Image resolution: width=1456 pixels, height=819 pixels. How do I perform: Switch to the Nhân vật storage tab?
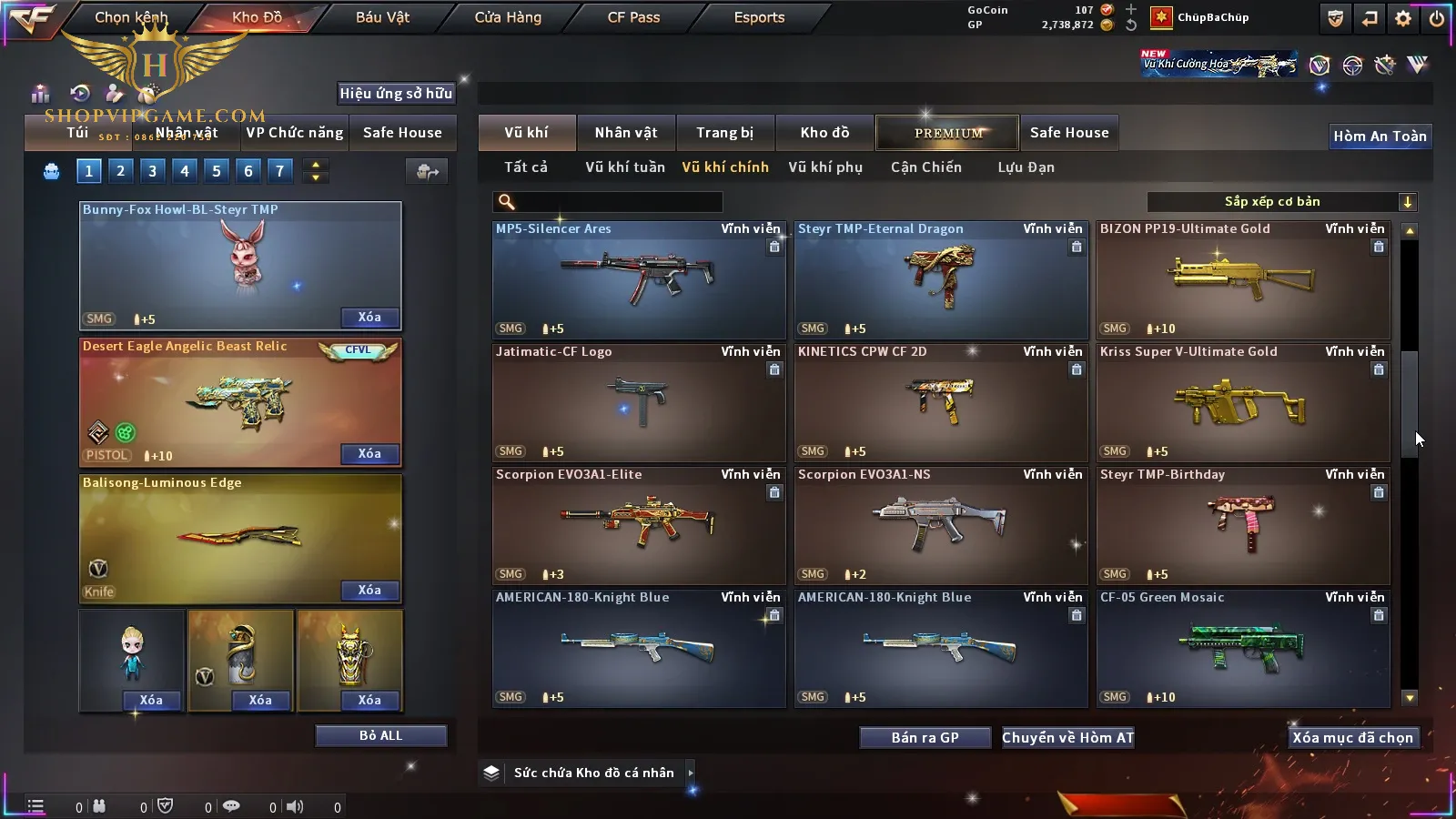coord(625,133)
